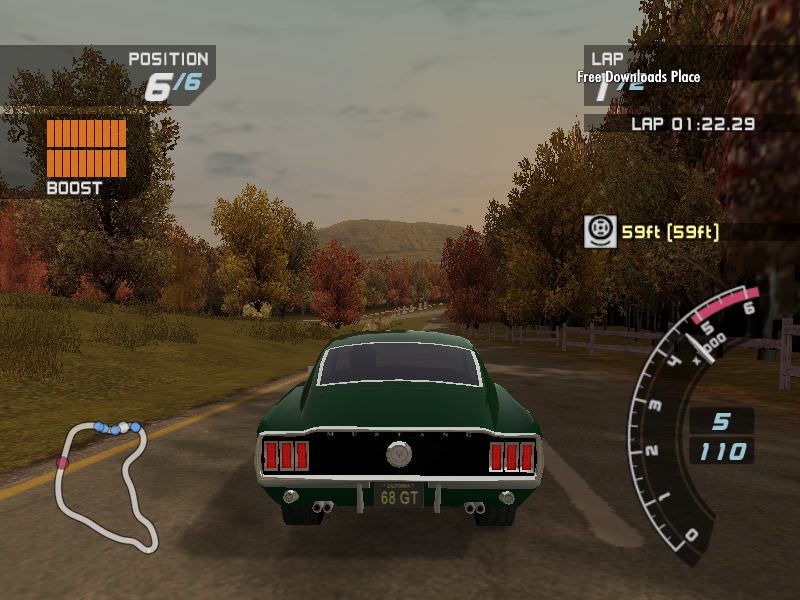Select the pink marker on the track minimap
This screenshot has height=600, width=800.
pyautogui.click(x=63, y=463)
